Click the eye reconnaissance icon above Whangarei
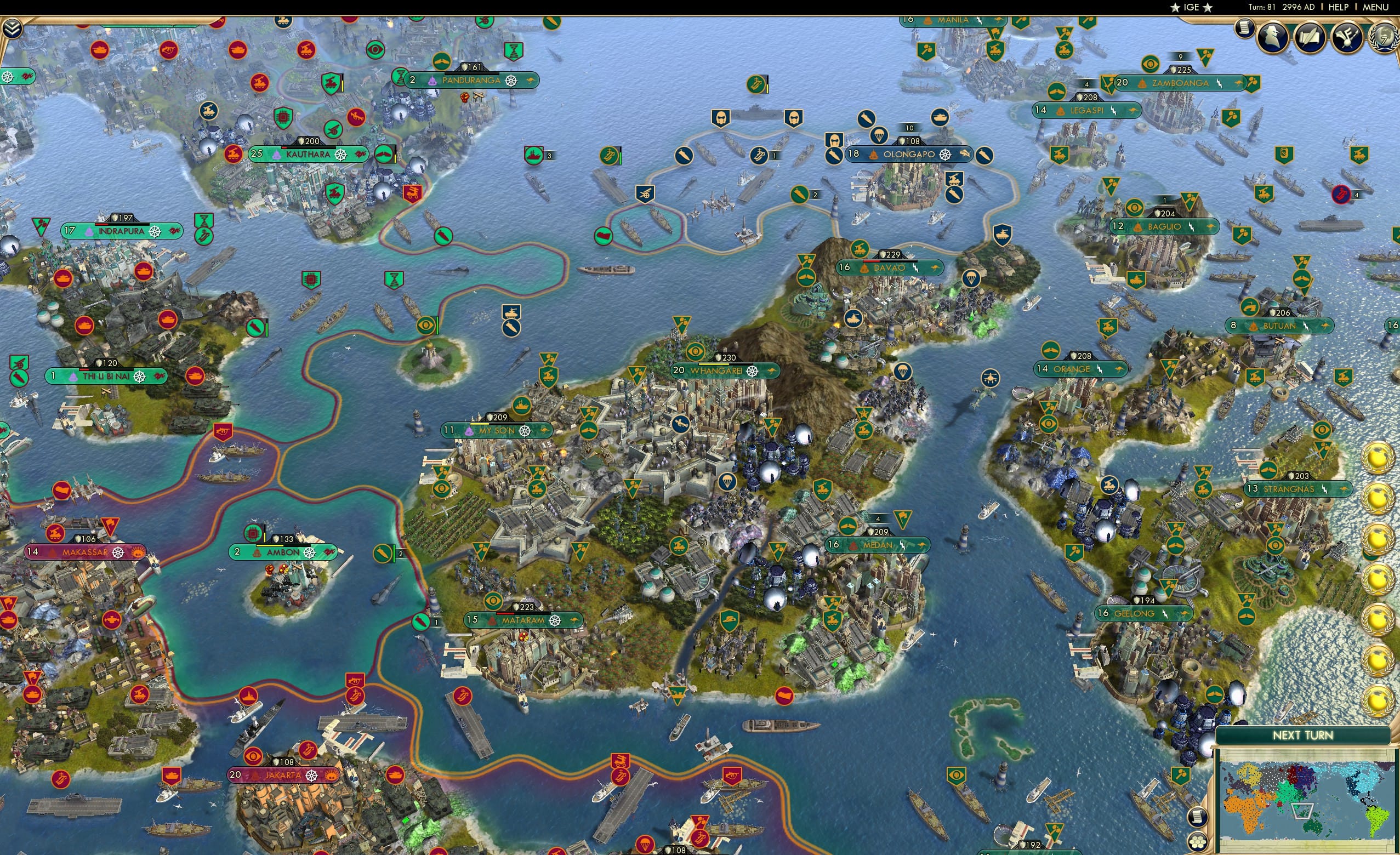This screenshot has height=855, width=1400. click(696, 351)
